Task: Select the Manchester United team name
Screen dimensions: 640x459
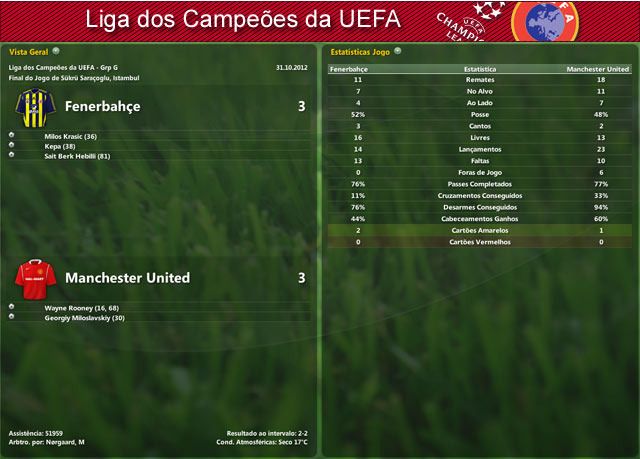Action: pos(127,277)
